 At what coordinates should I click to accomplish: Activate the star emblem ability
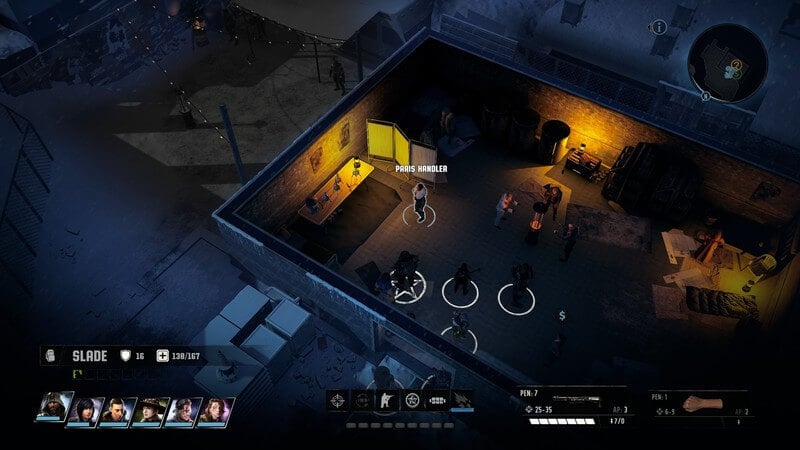tap(410, 401)
